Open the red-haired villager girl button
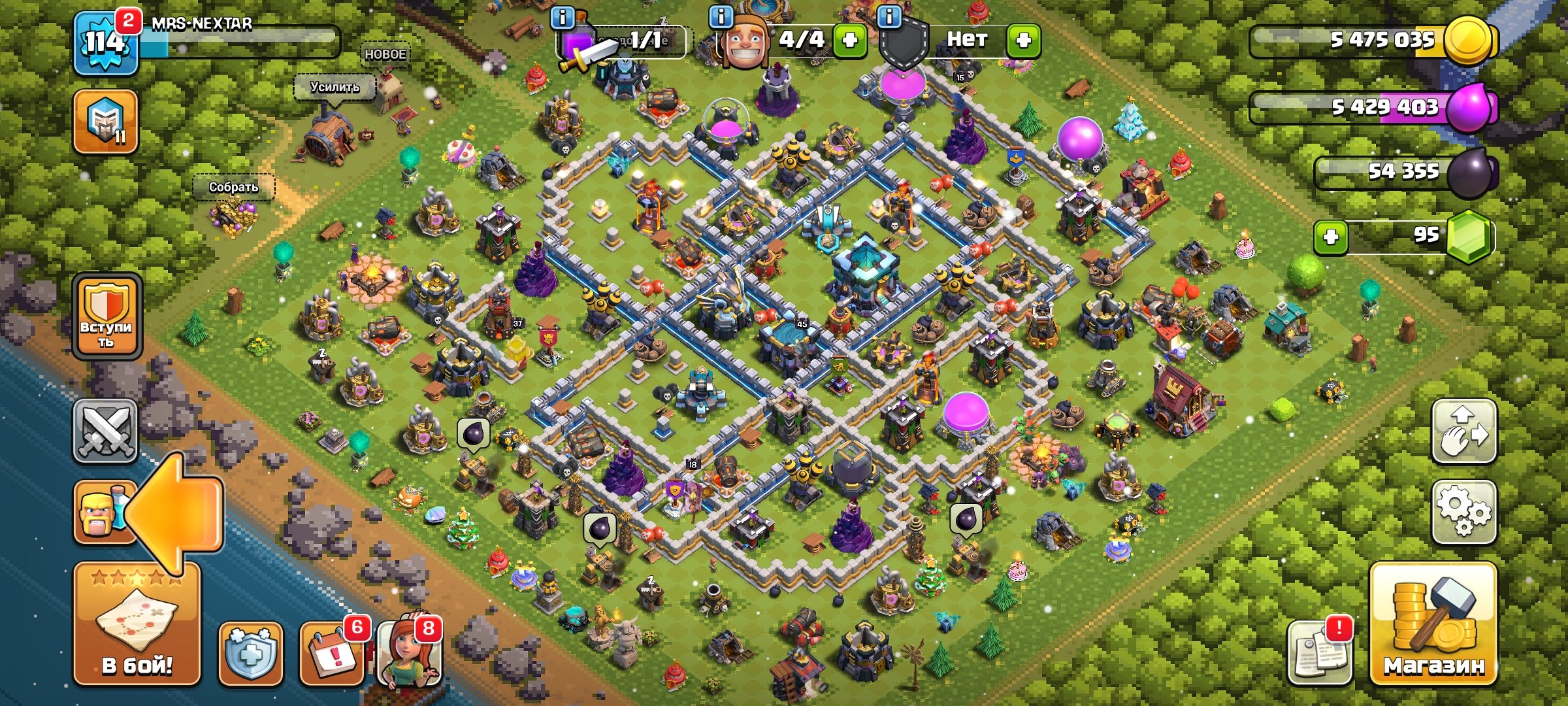 410,653
